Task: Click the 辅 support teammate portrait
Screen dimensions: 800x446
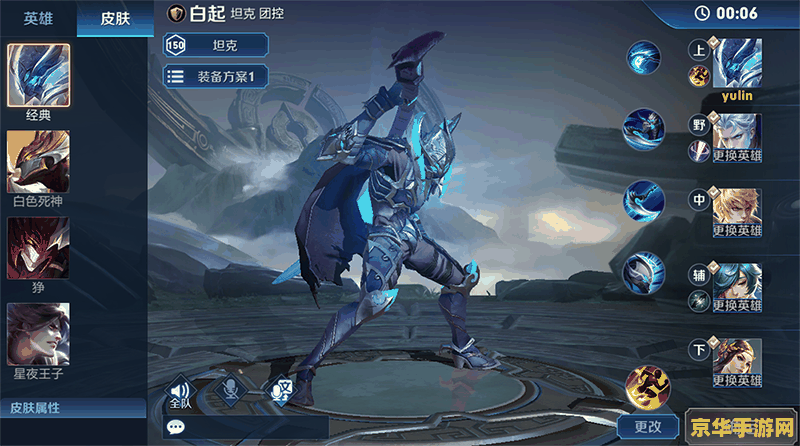Action: pos(738,287)
